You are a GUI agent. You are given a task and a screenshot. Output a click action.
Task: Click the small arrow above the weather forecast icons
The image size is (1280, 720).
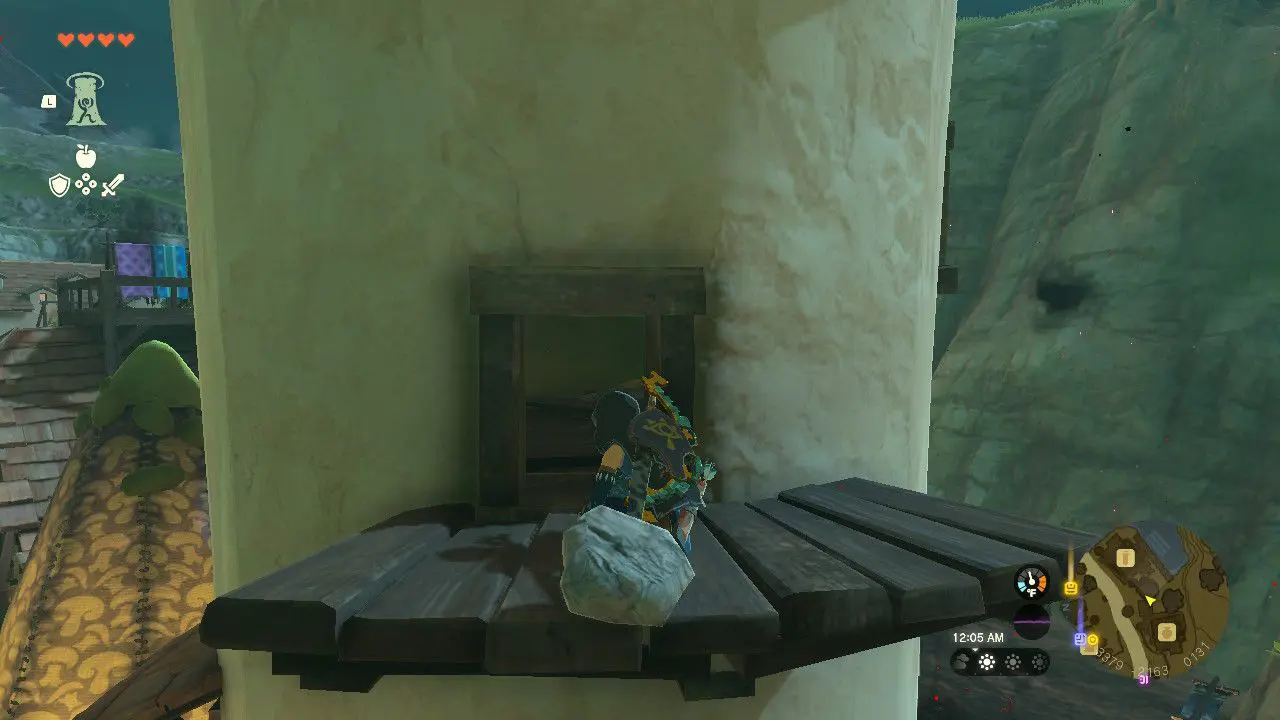[974, 649]
